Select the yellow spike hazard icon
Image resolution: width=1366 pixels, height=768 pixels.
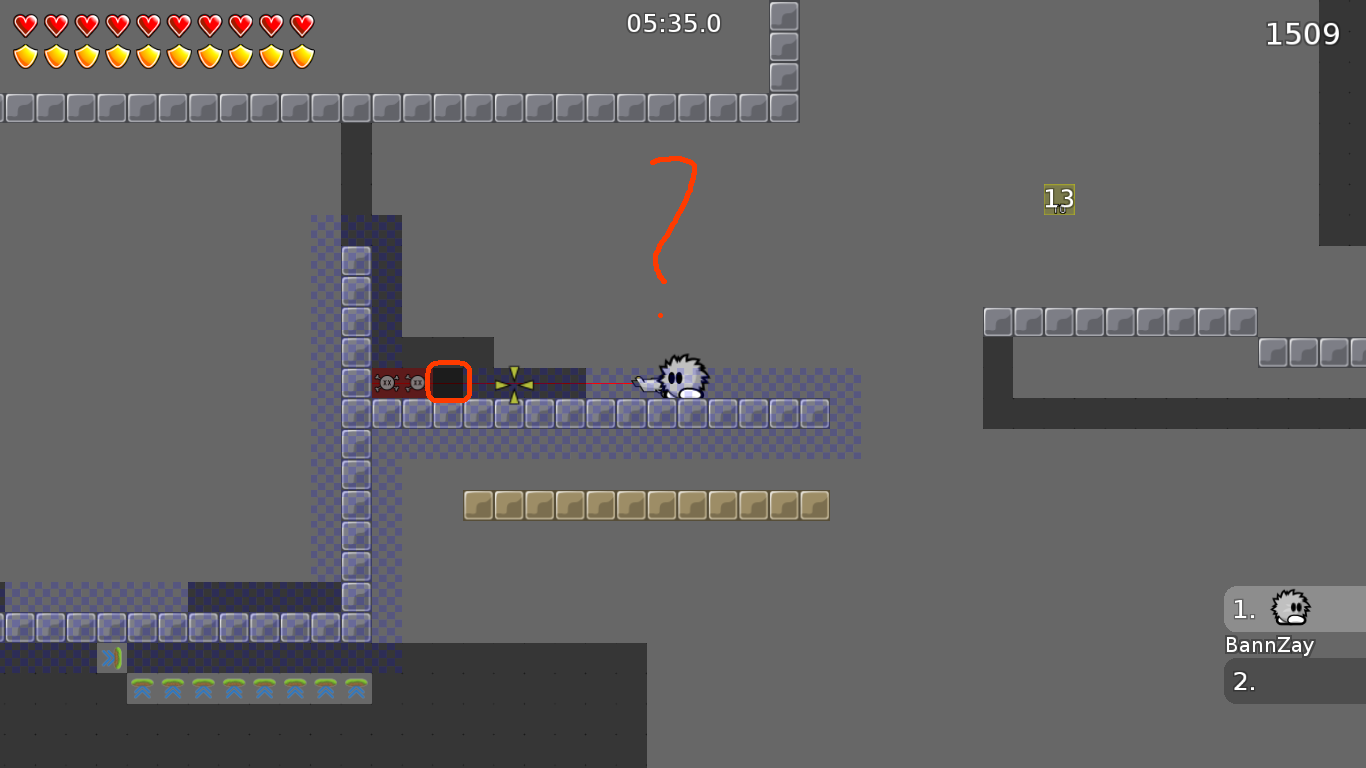[514, 382]
